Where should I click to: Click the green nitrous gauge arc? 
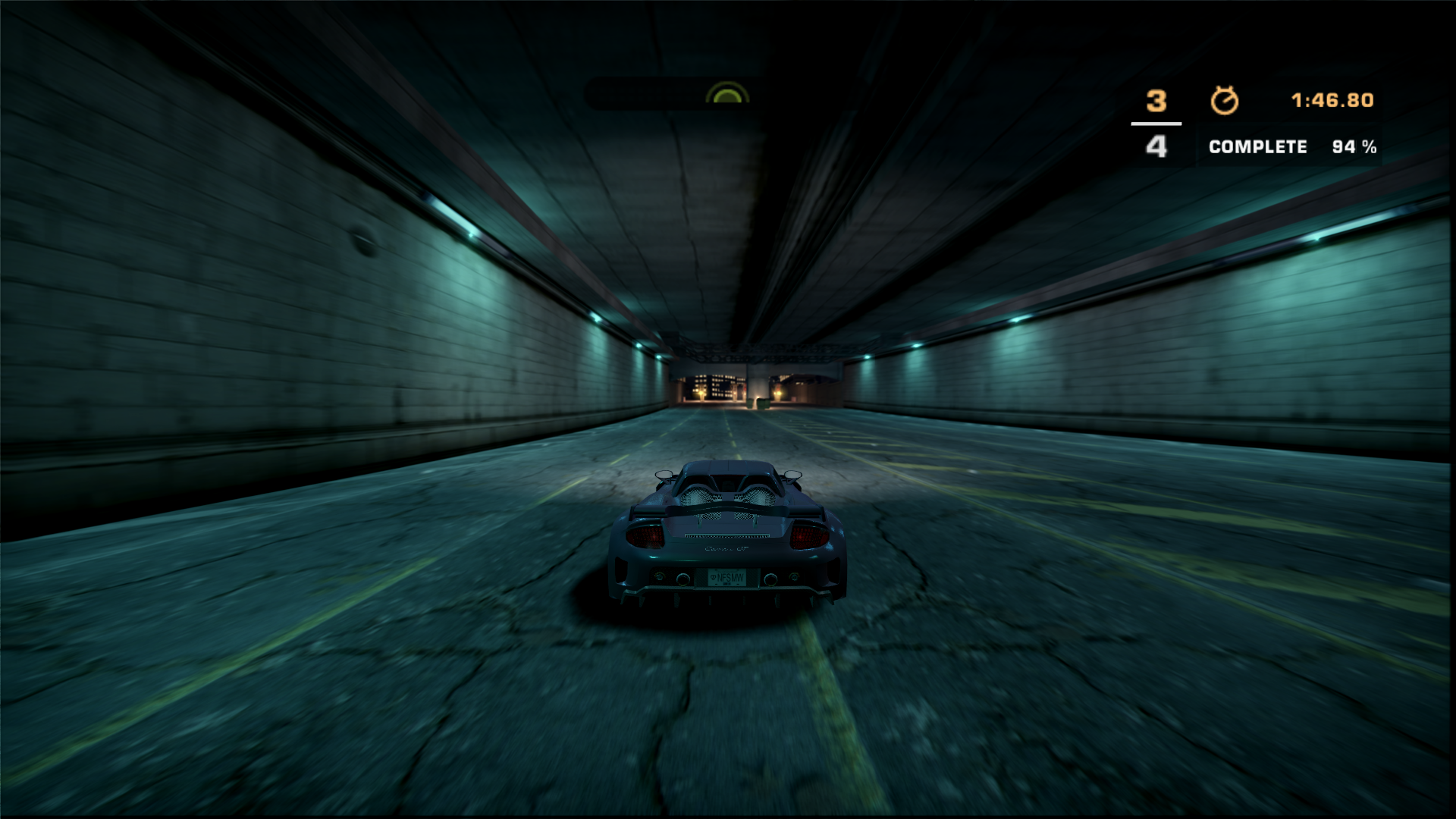pyautogui.click(x=729, y=93)
